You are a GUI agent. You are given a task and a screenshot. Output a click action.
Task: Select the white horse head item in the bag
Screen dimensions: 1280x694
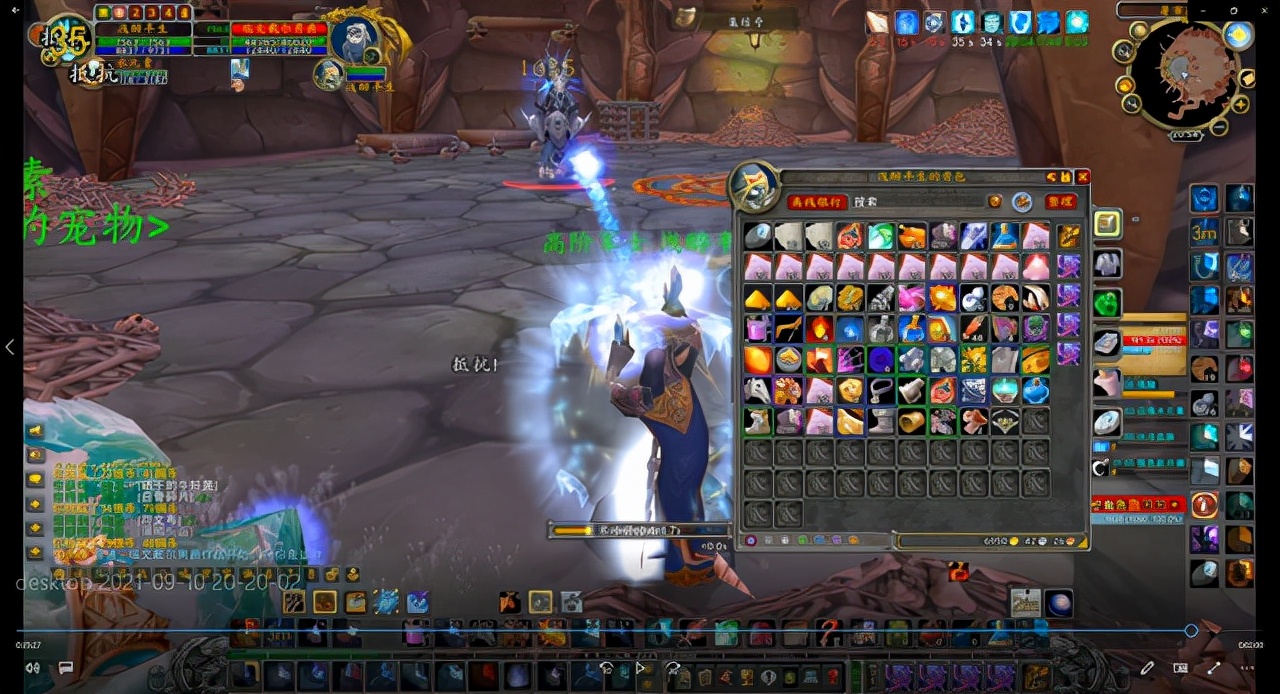[x=757, y=390]
